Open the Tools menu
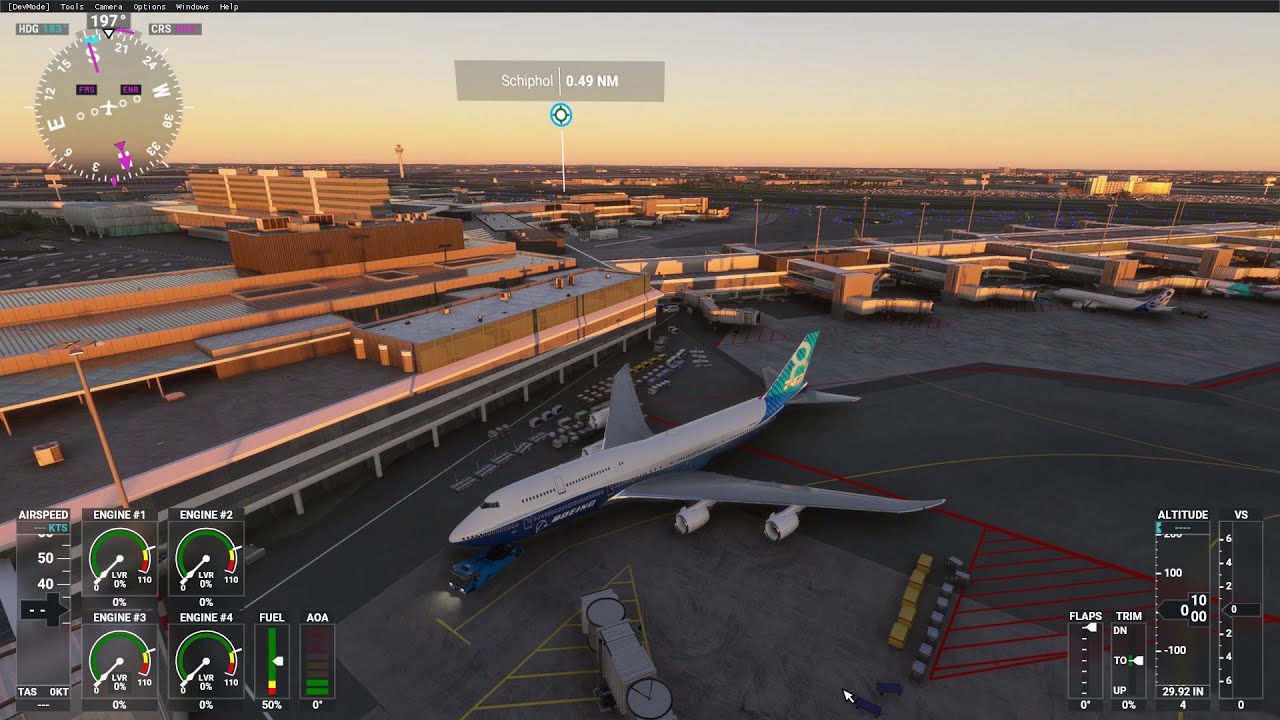Viewport: 1280px width, 720px height. [72, 6]
